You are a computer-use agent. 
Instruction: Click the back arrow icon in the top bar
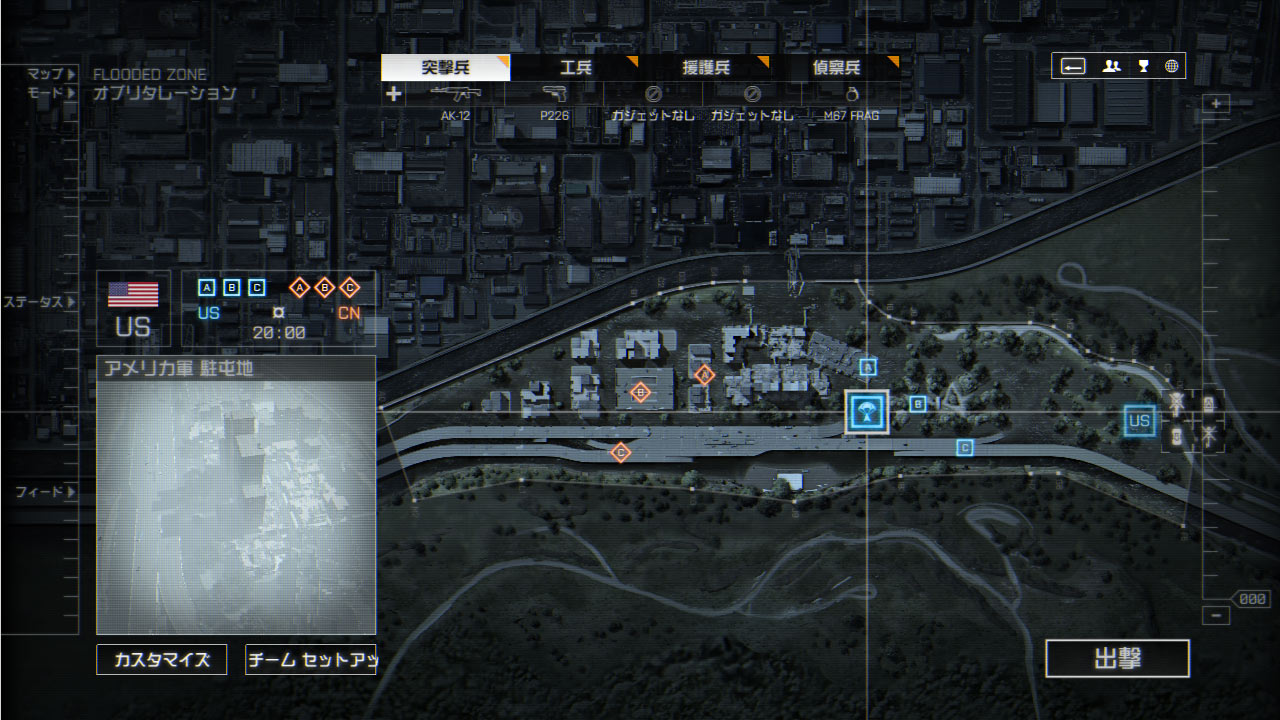point(1074,67)
